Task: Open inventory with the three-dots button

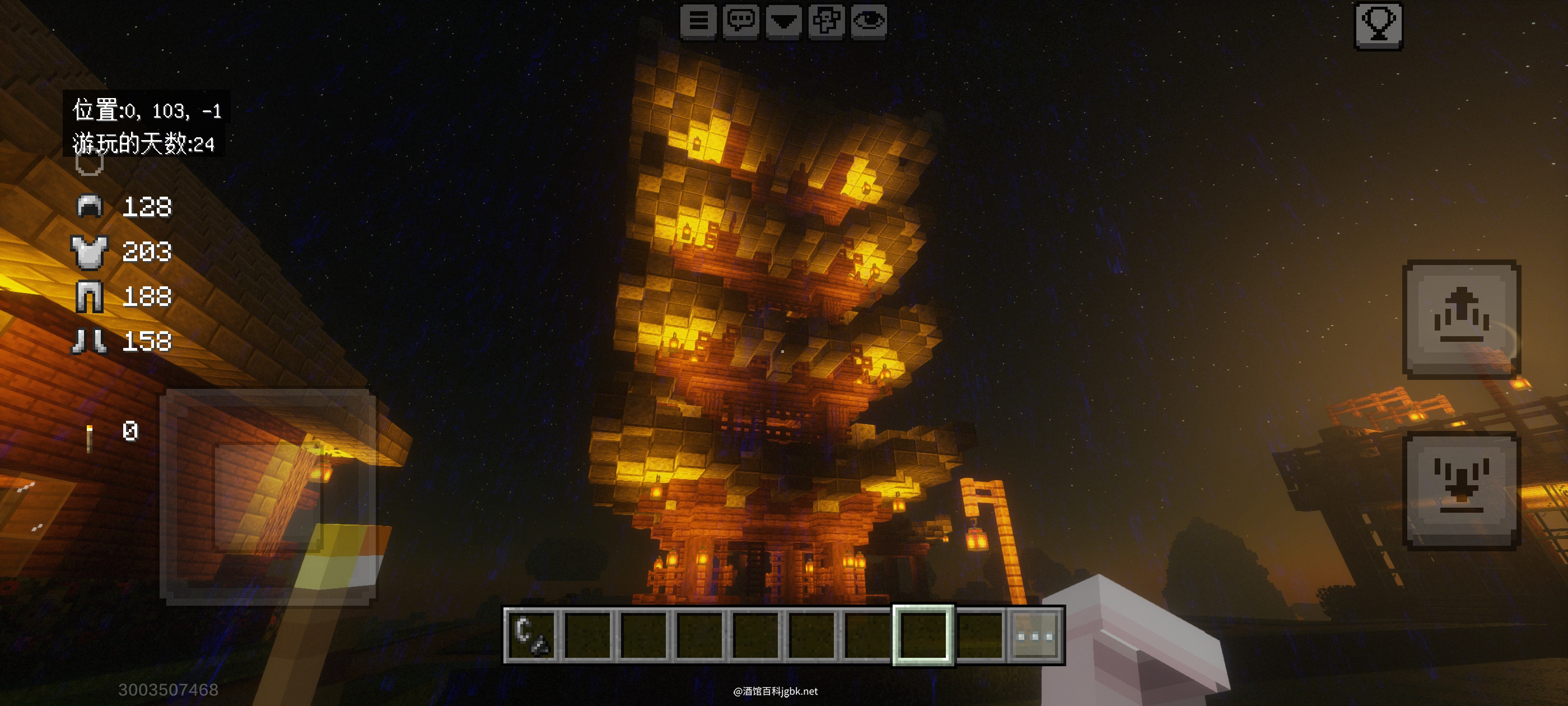Action: (x=1035, y=635)
